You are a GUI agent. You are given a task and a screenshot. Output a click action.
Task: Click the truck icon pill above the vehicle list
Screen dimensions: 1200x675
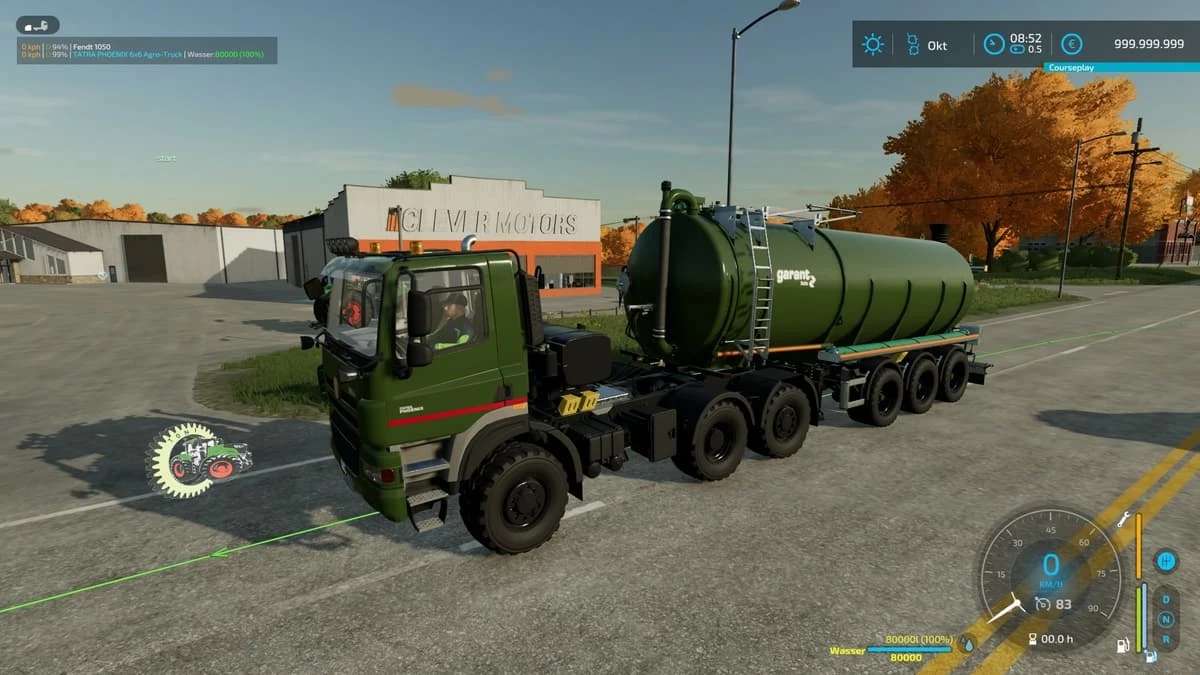point(38,25)
